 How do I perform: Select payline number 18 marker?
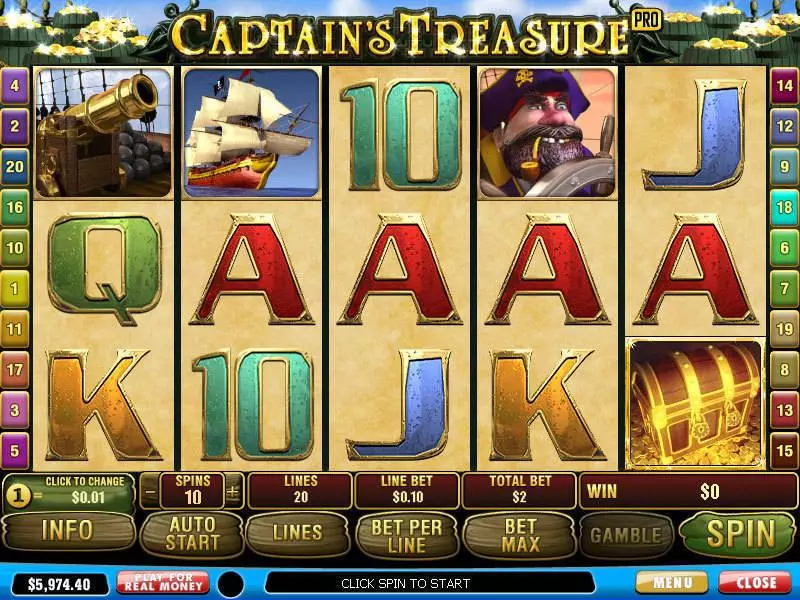tap(784, 207)
